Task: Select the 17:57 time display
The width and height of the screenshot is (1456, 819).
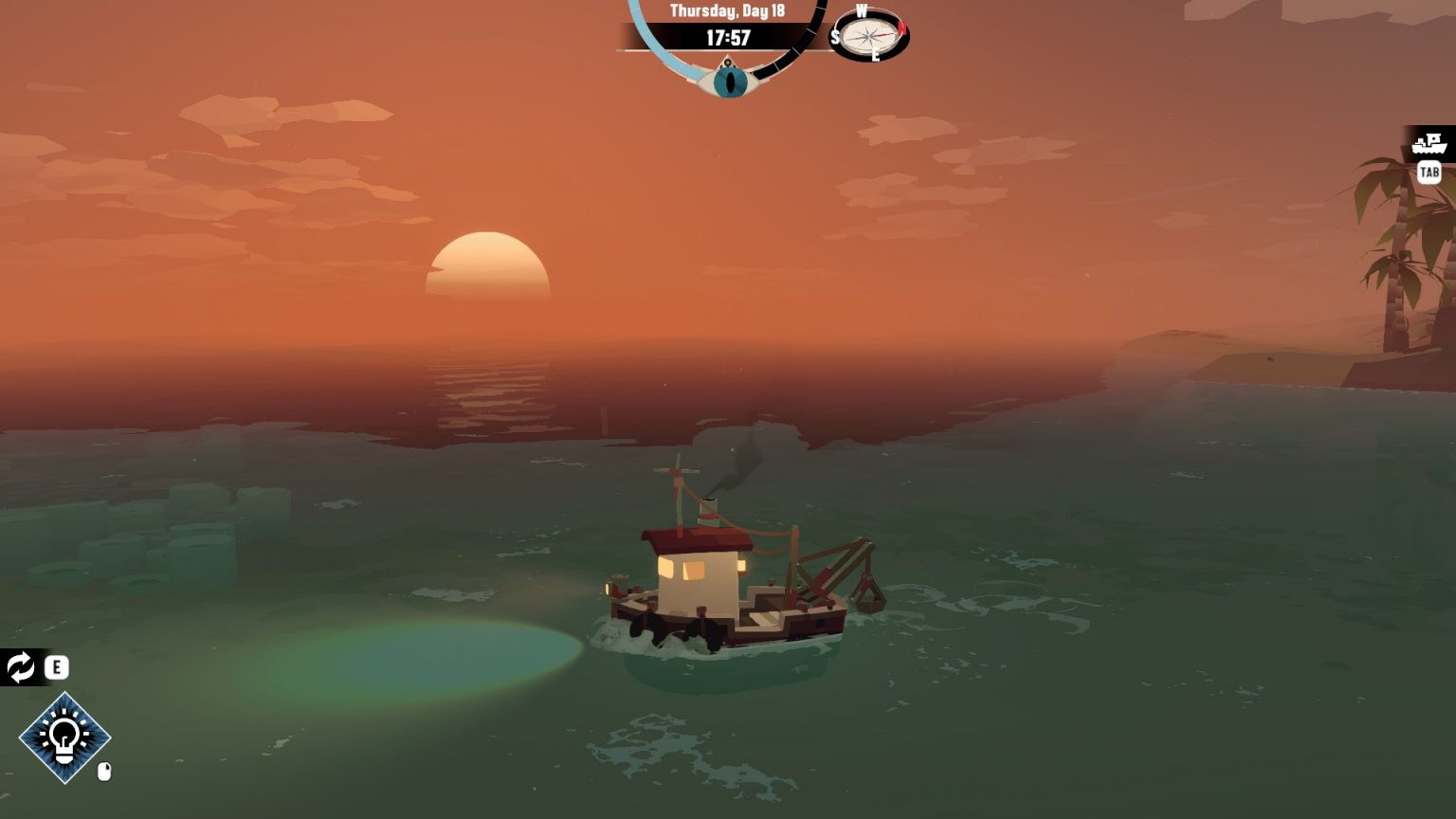Action: tap(727, 38)
